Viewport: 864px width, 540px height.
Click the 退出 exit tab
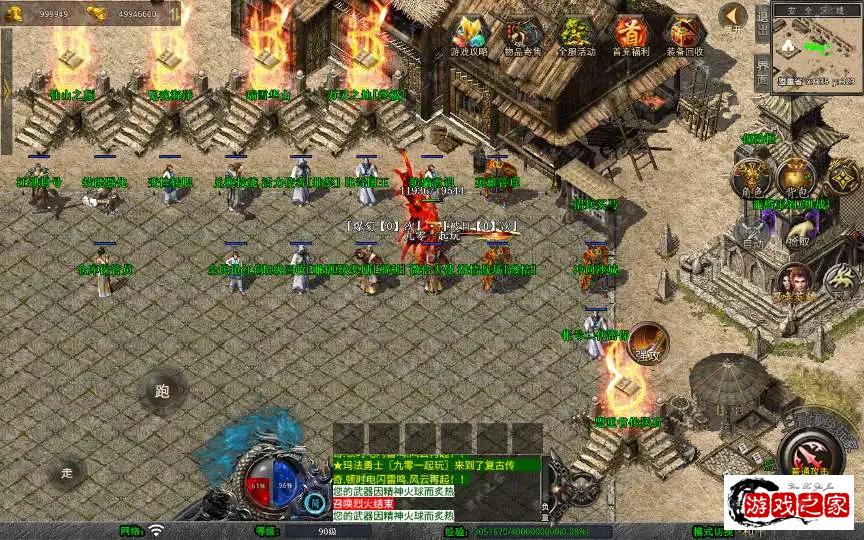(762, 26)
